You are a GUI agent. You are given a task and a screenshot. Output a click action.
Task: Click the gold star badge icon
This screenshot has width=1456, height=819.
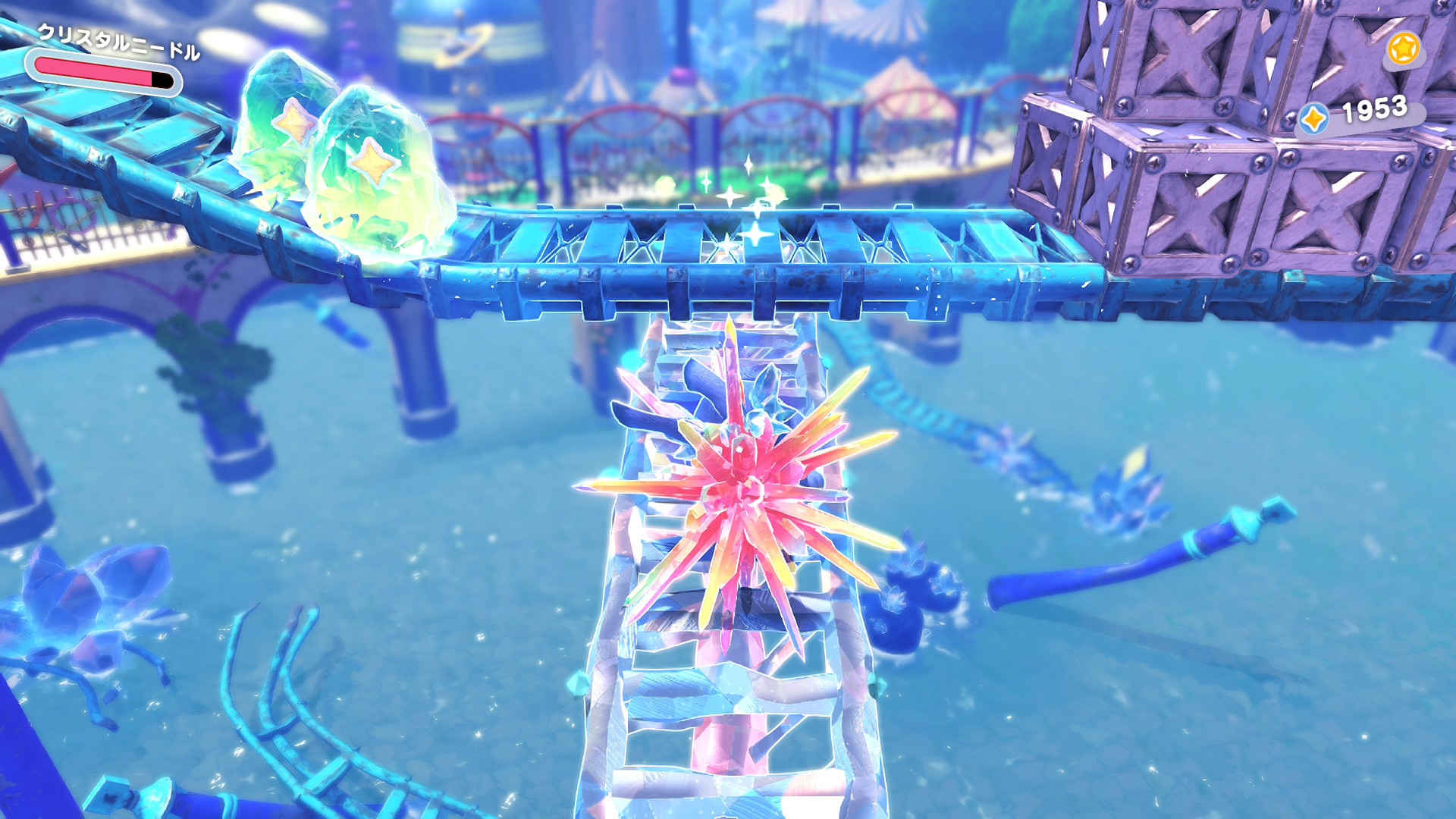point(1403,49)
